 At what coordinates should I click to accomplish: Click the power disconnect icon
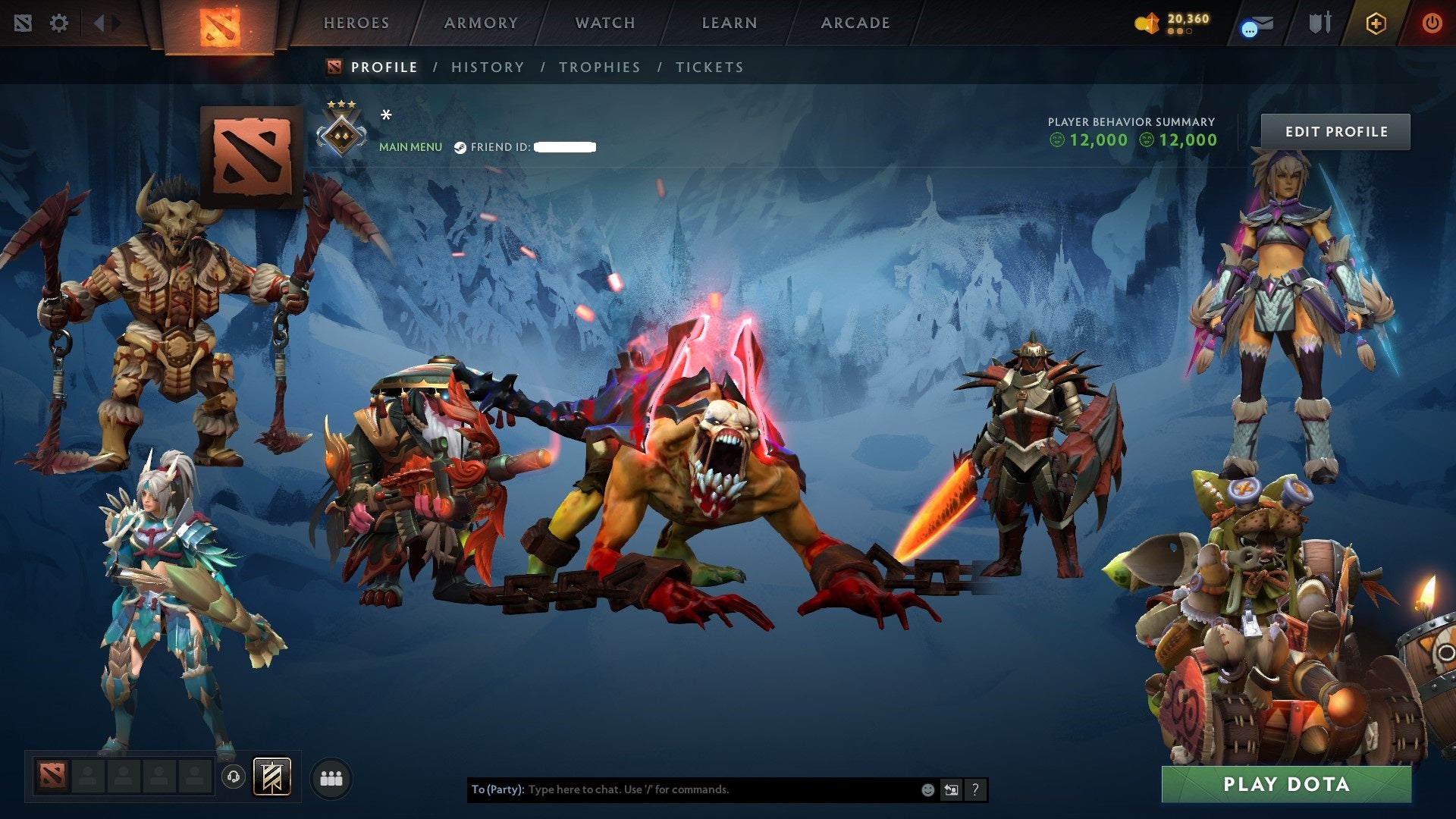pyautogui.click(x=1432, y=24)
